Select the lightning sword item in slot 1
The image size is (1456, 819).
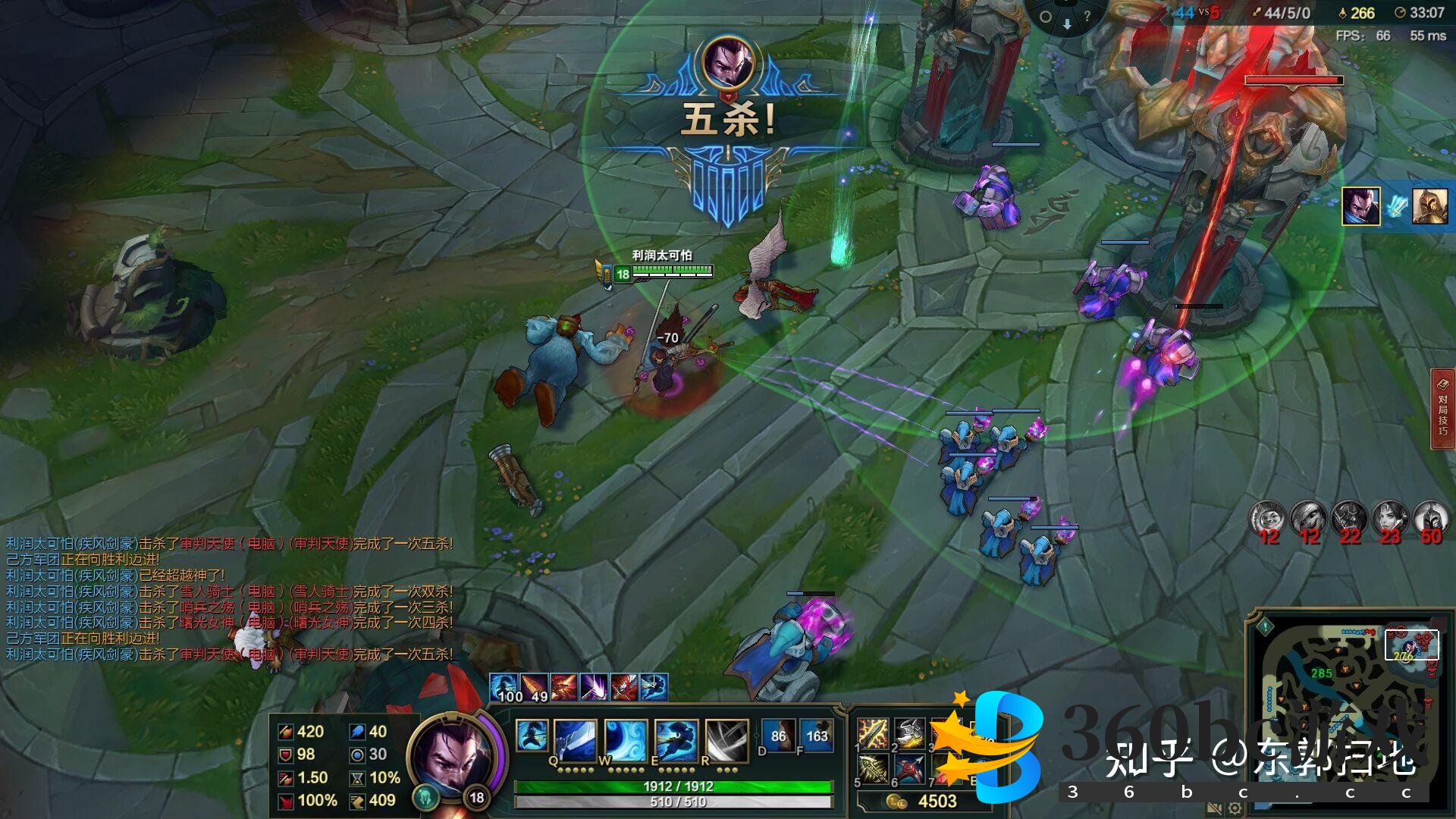point(873,733)
